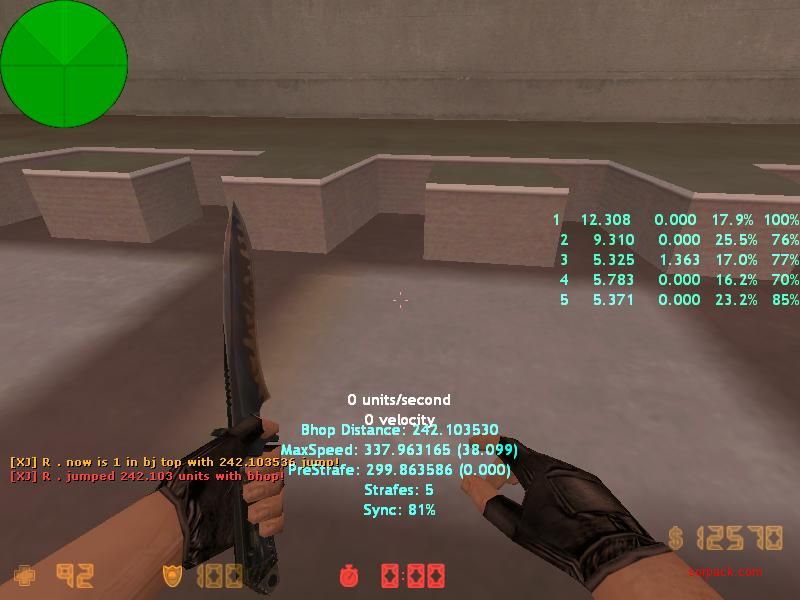The image size is (800, 600).
Task: Select the money dollar sign icon
Action: point(678,539)
